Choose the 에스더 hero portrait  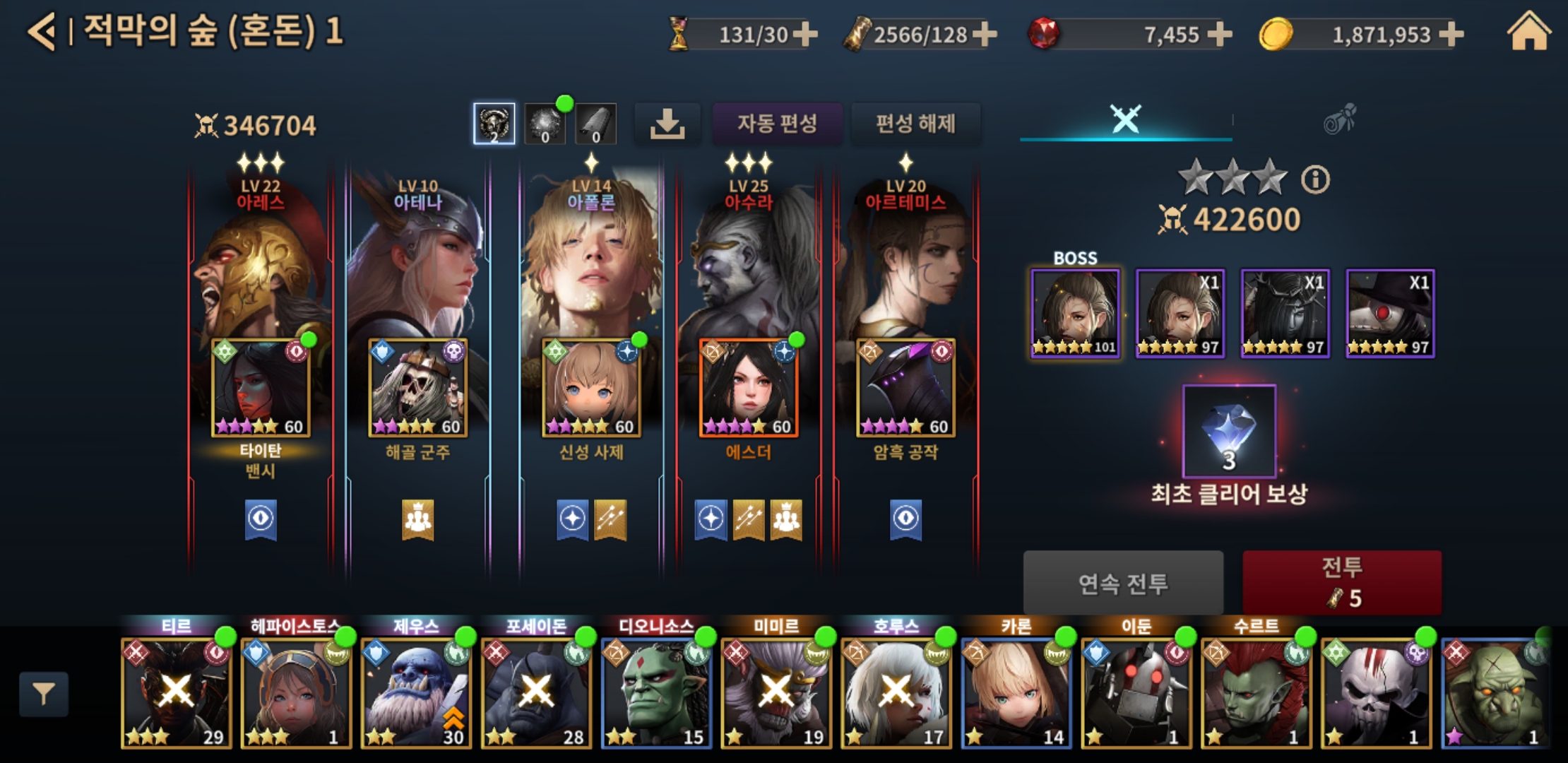pyautogui.click(x=749, y=387)
